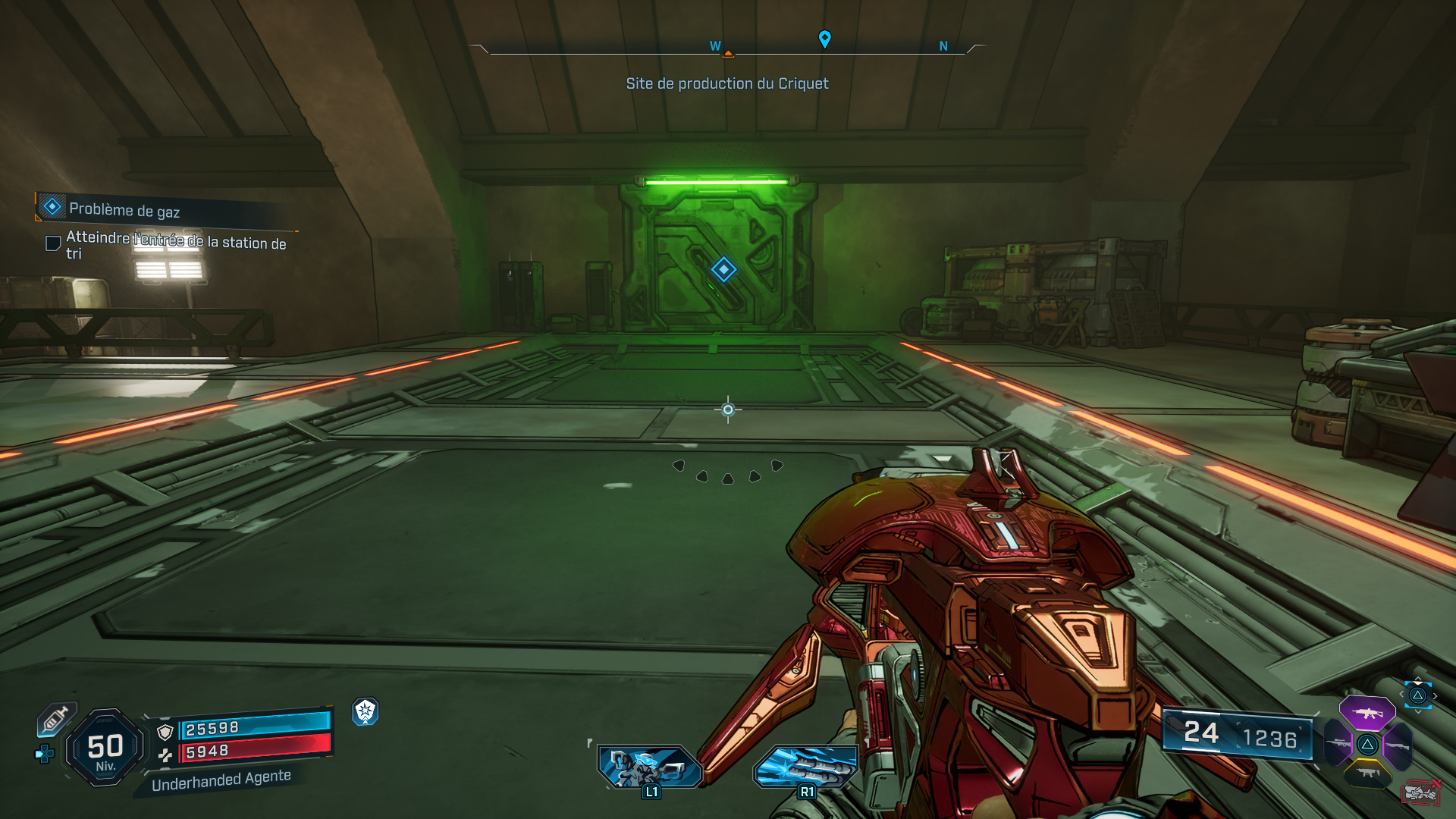Select the assault rifle in the weapon wheel
1456x819 pixels.
click(x=1369, y=713)
